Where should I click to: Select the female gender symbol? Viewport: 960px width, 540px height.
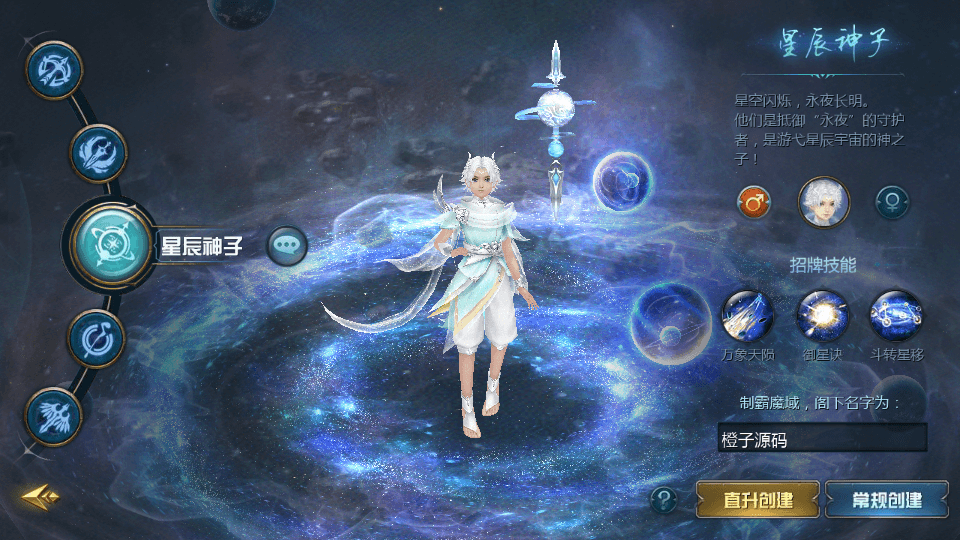892,202
